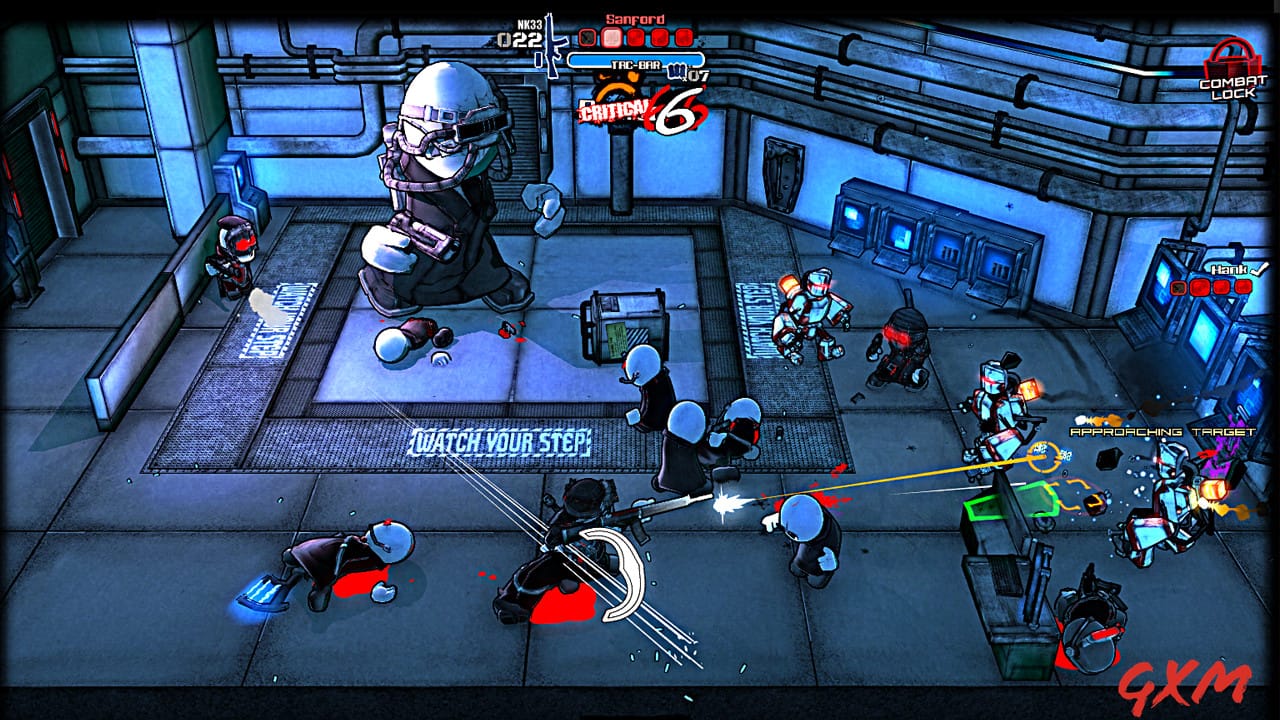
Task: Select Sanford's glowing white health pip
Action: coord(611,38)
